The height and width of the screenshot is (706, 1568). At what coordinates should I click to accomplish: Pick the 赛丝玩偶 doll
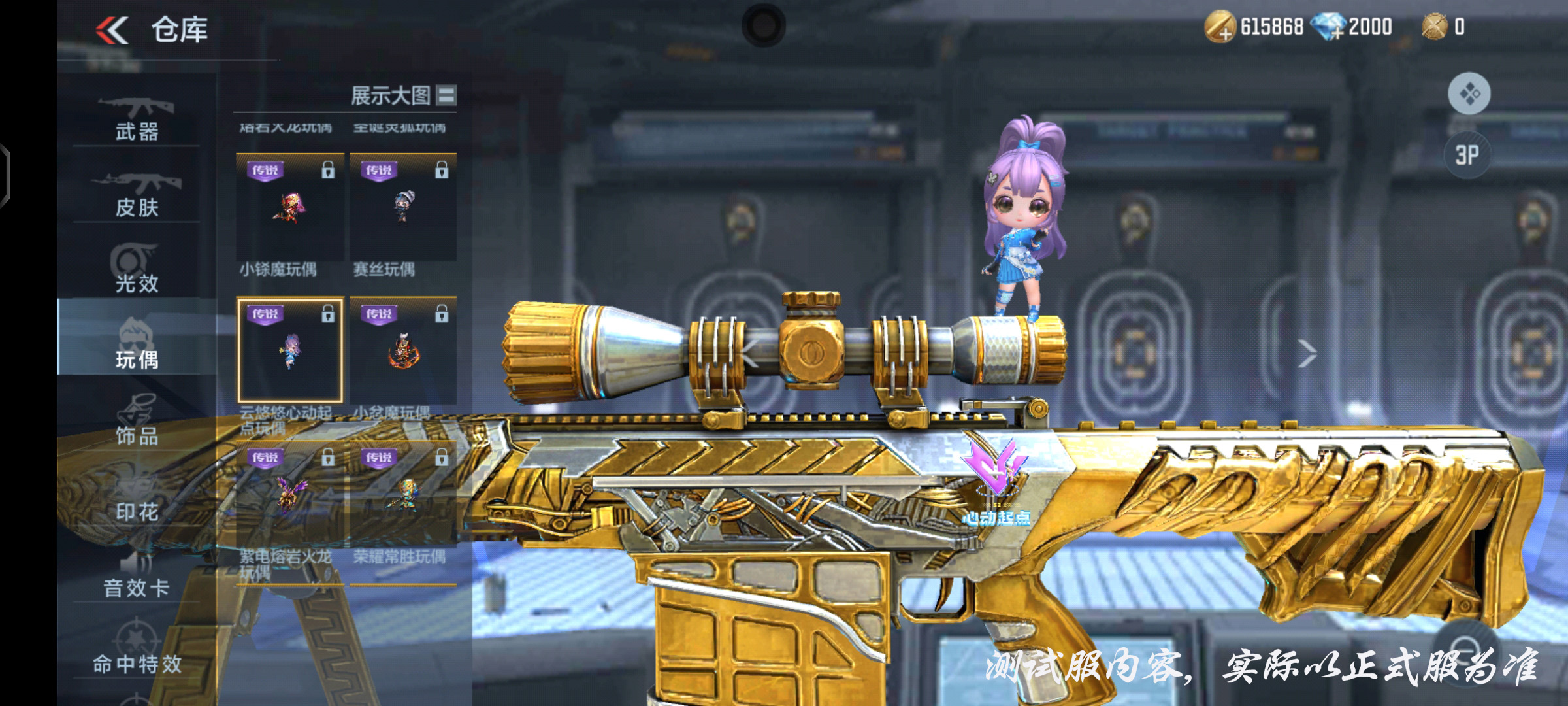(x=403, y=208)
